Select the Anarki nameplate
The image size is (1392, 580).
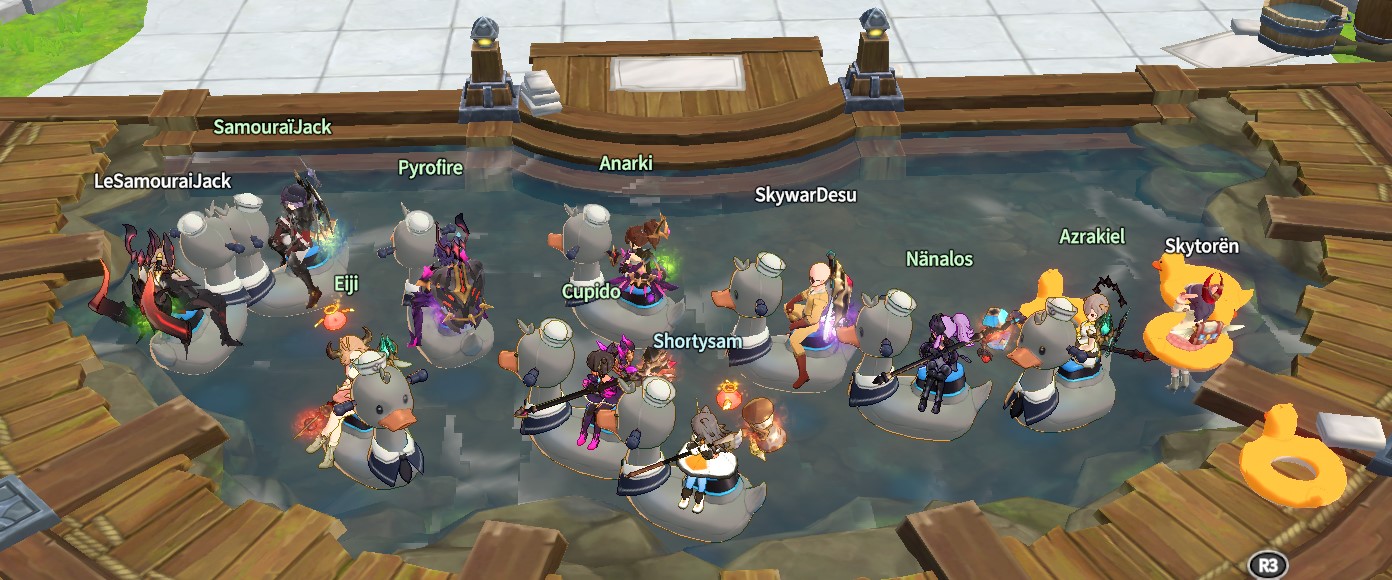626,163
